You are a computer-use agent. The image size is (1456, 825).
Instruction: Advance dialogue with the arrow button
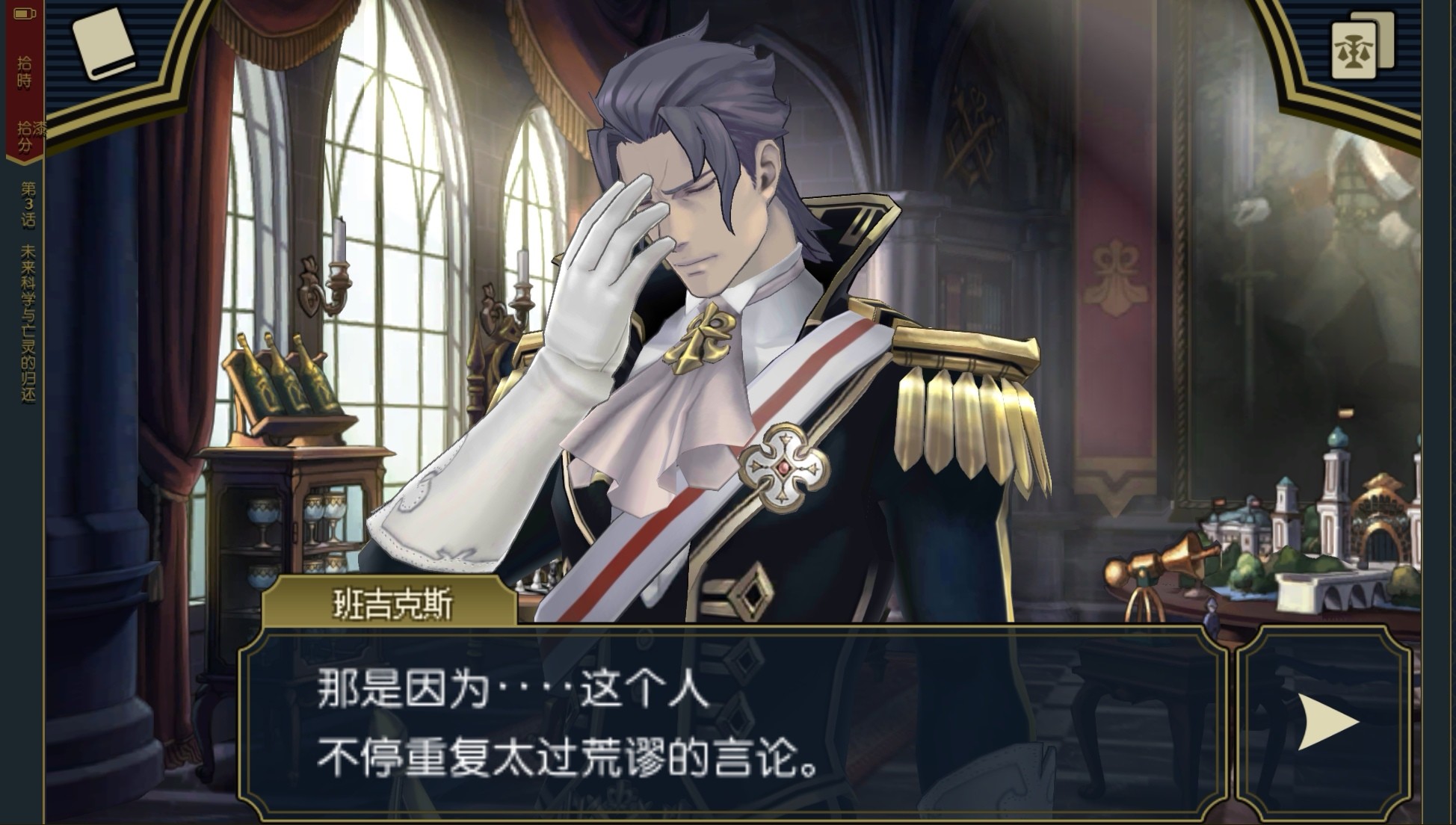(1326, 722)
